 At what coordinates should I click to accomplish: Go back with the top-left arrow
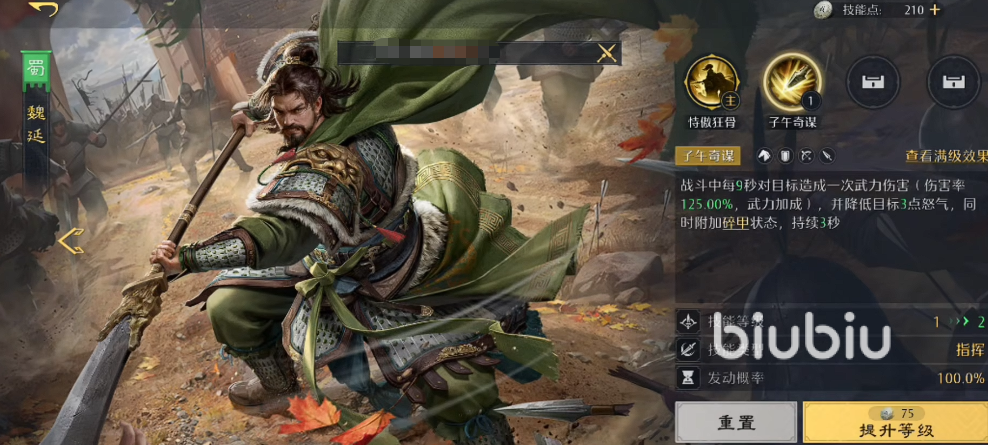click(x=43, y=9)
